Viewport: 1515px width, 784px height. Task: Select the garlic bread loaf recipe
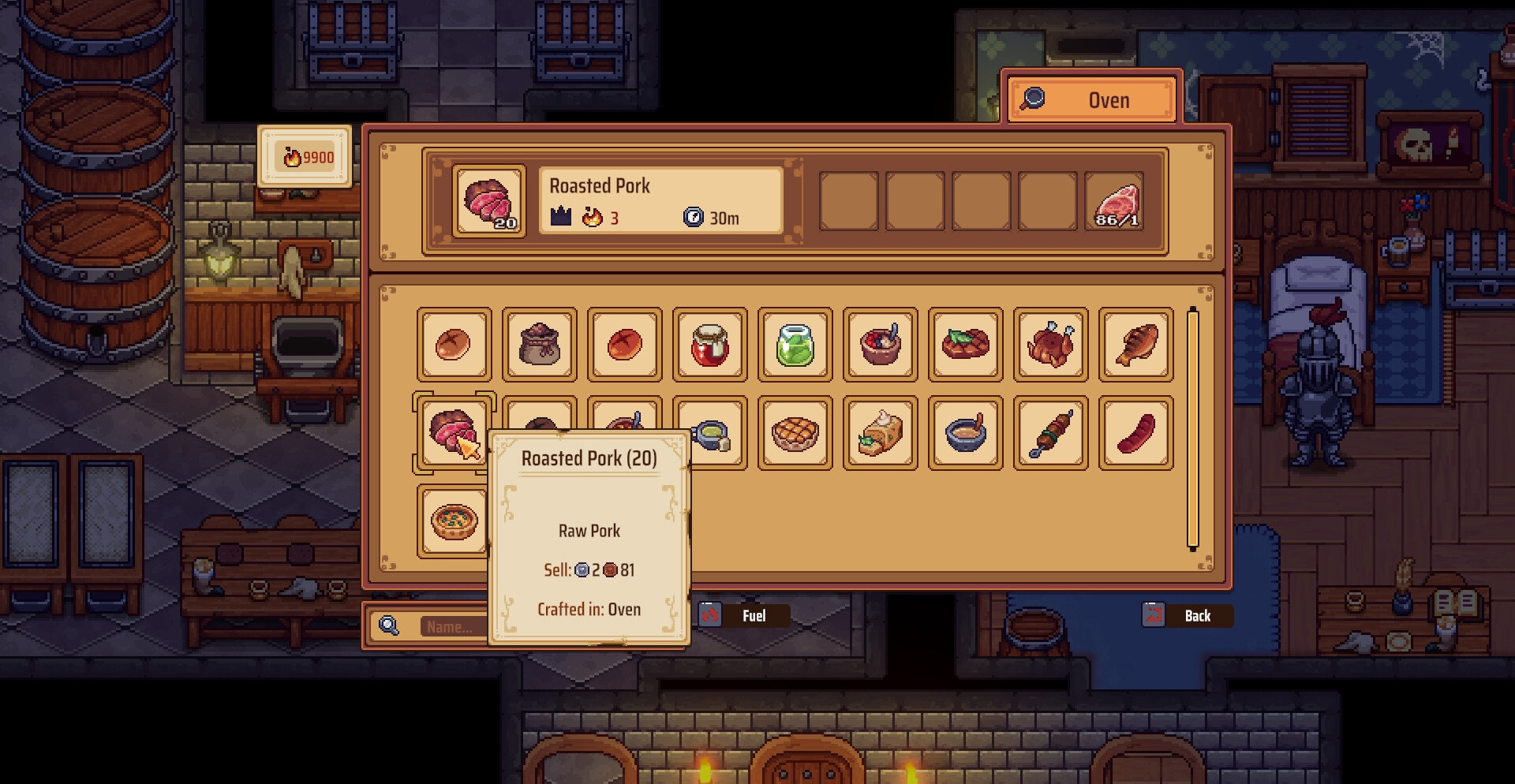tap(880, 433)
